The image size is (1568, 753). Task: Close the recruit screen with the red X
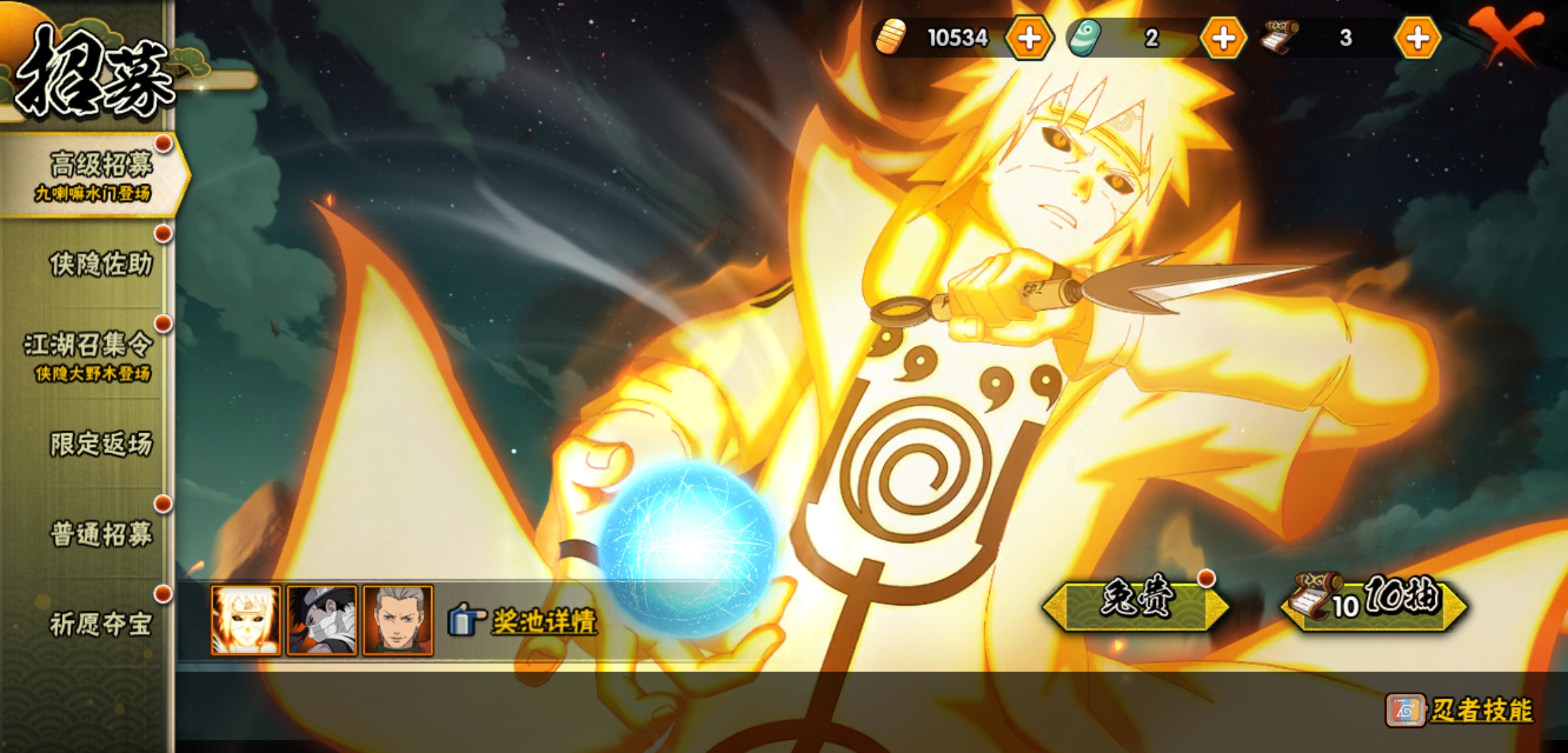[1505, 36]
